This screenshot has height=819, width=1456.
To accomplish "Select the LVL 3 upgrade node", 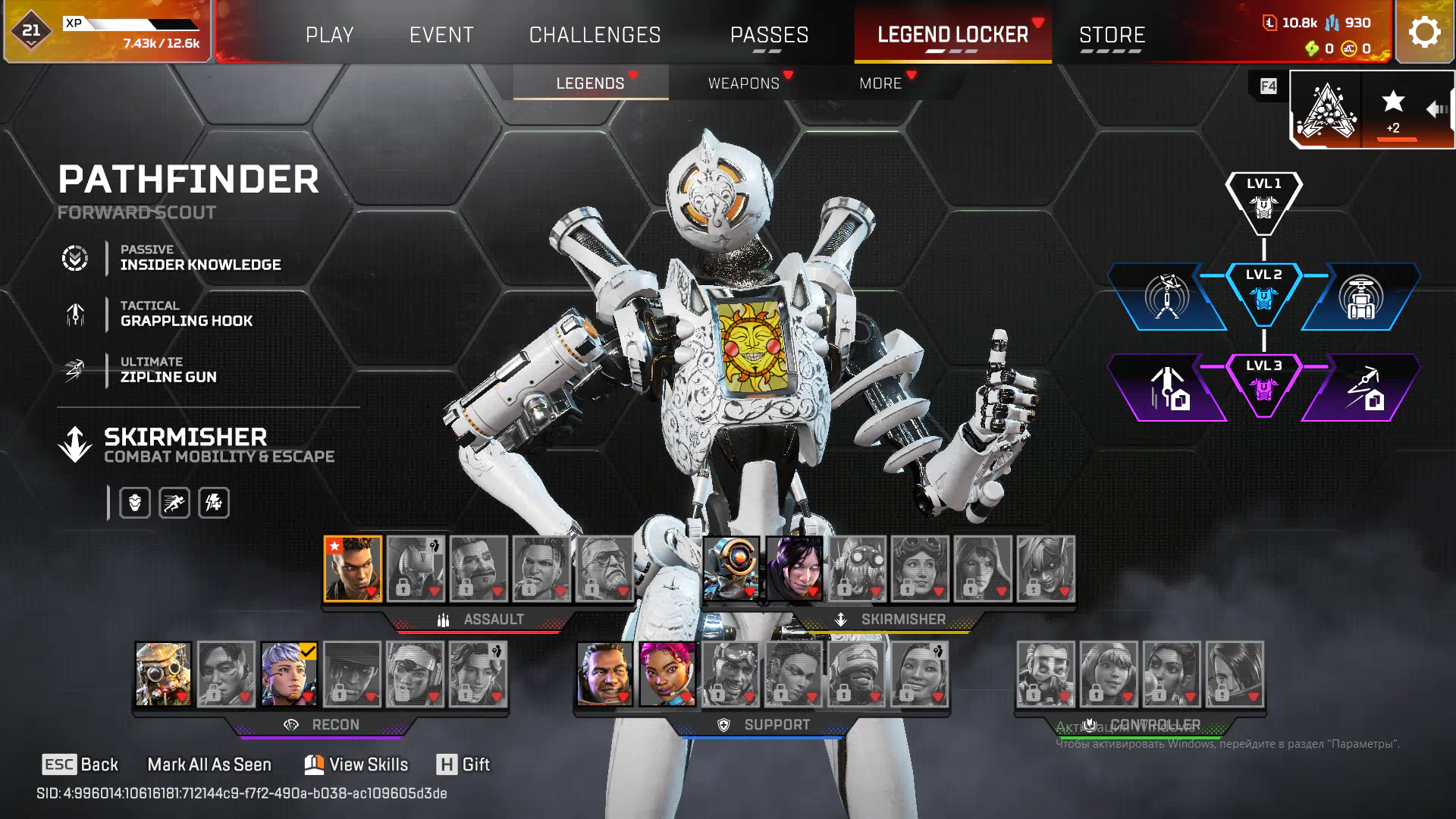I will point(1263,384).
